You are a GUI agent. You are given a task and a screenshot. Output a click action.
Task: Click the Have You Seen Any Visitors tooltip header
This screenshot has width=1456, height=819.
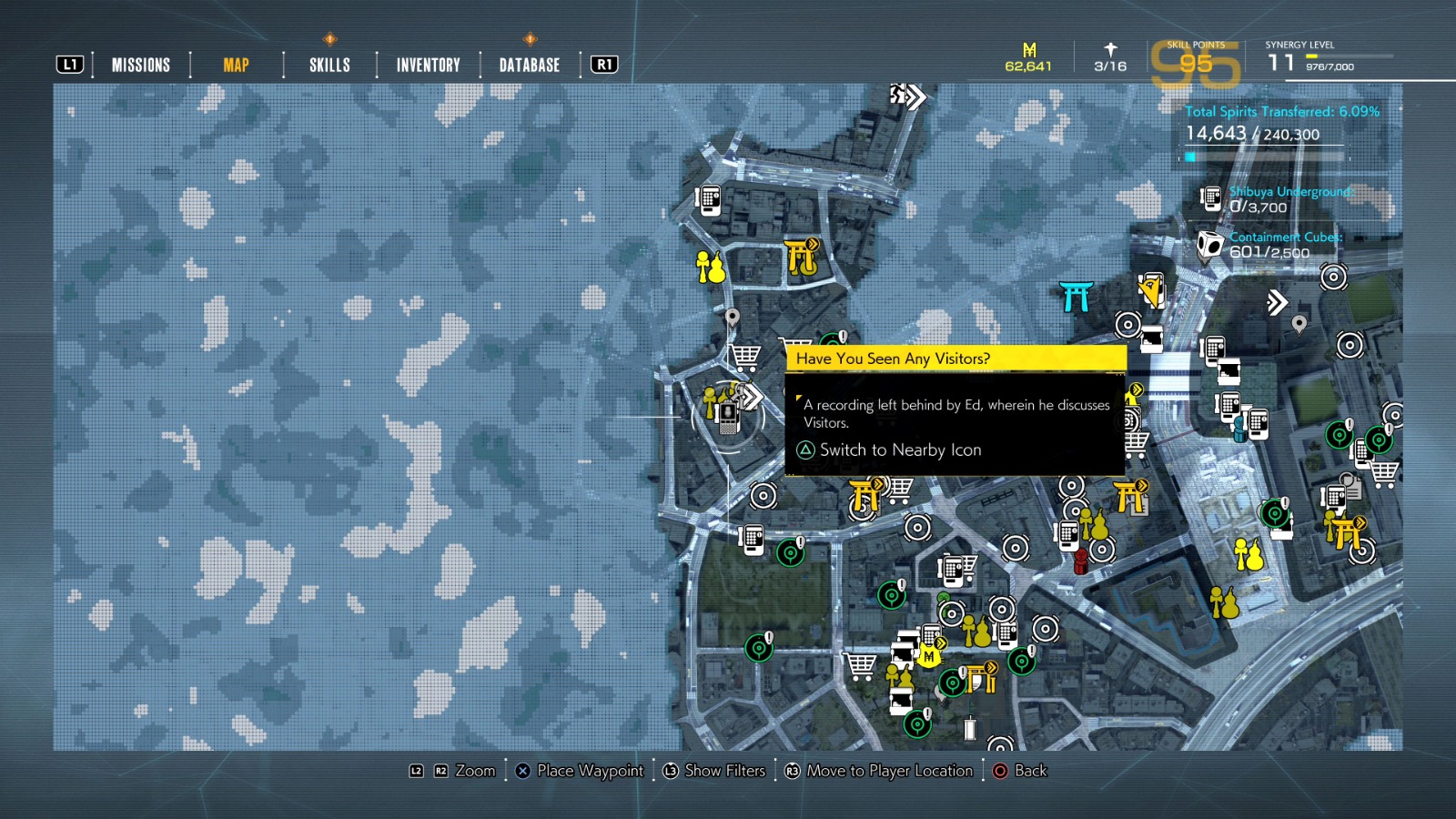[955, 359]
